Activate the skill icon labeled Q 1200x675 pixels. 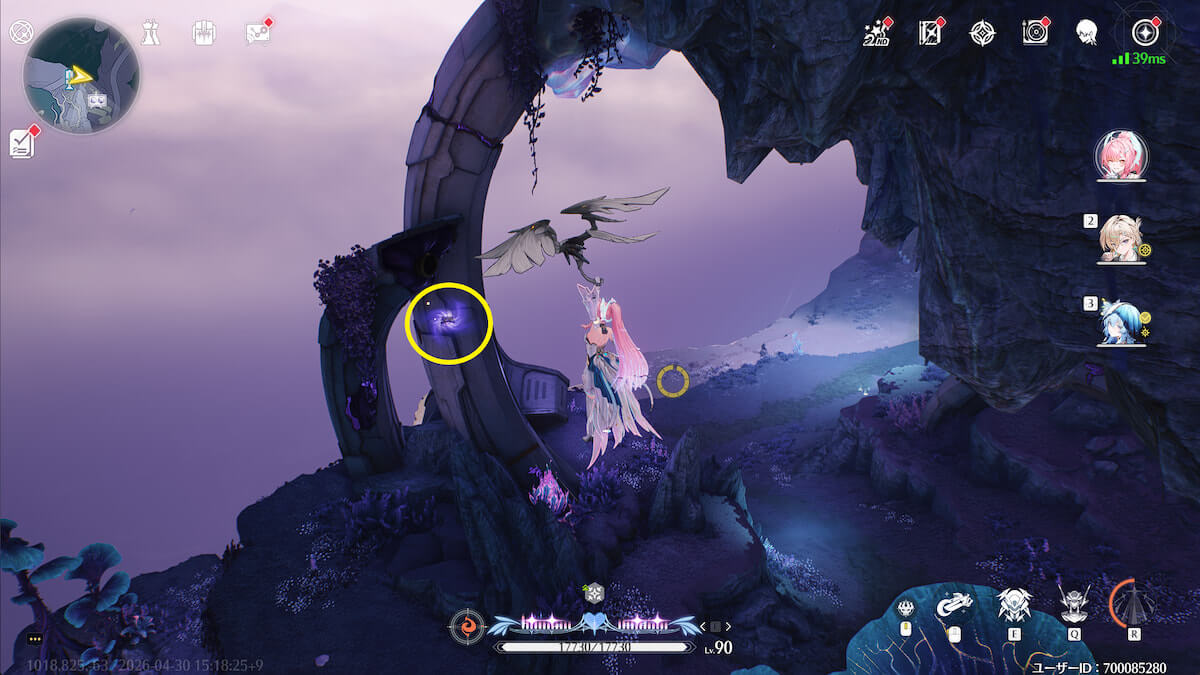pyautogui.click(x=1075, y=605)
